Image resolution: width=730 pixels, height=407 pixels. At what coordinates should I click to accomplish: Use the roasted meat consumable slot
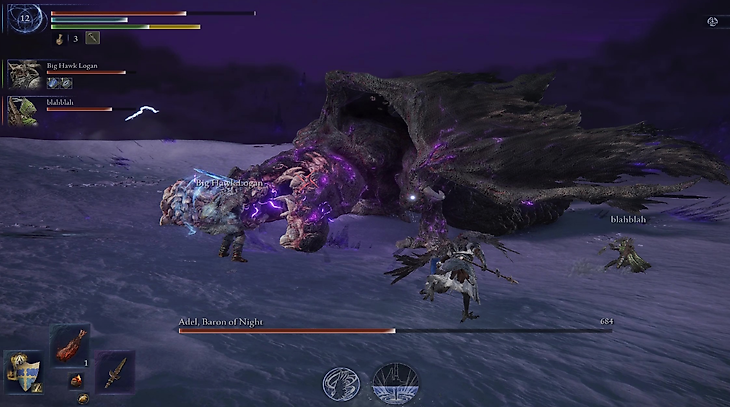tap(70, 345)
